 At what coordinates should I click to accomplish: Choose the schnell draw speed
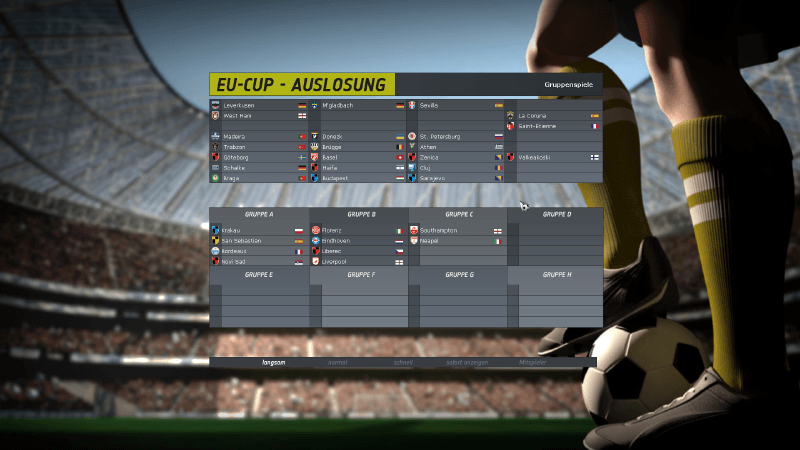point(403,362)
